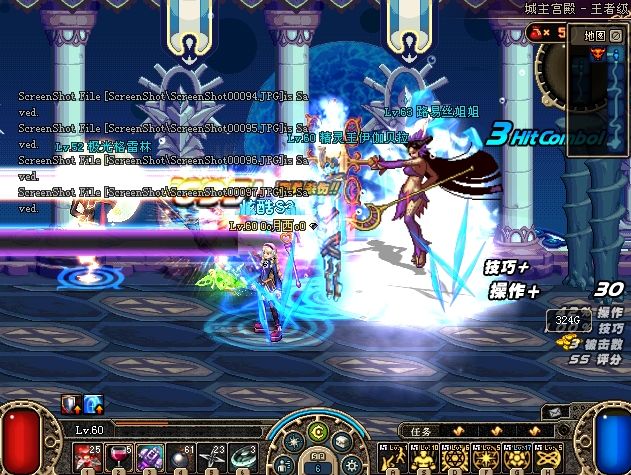Use the wine glass item slot
Screen dimensions: 631x475
coord(117,456)
